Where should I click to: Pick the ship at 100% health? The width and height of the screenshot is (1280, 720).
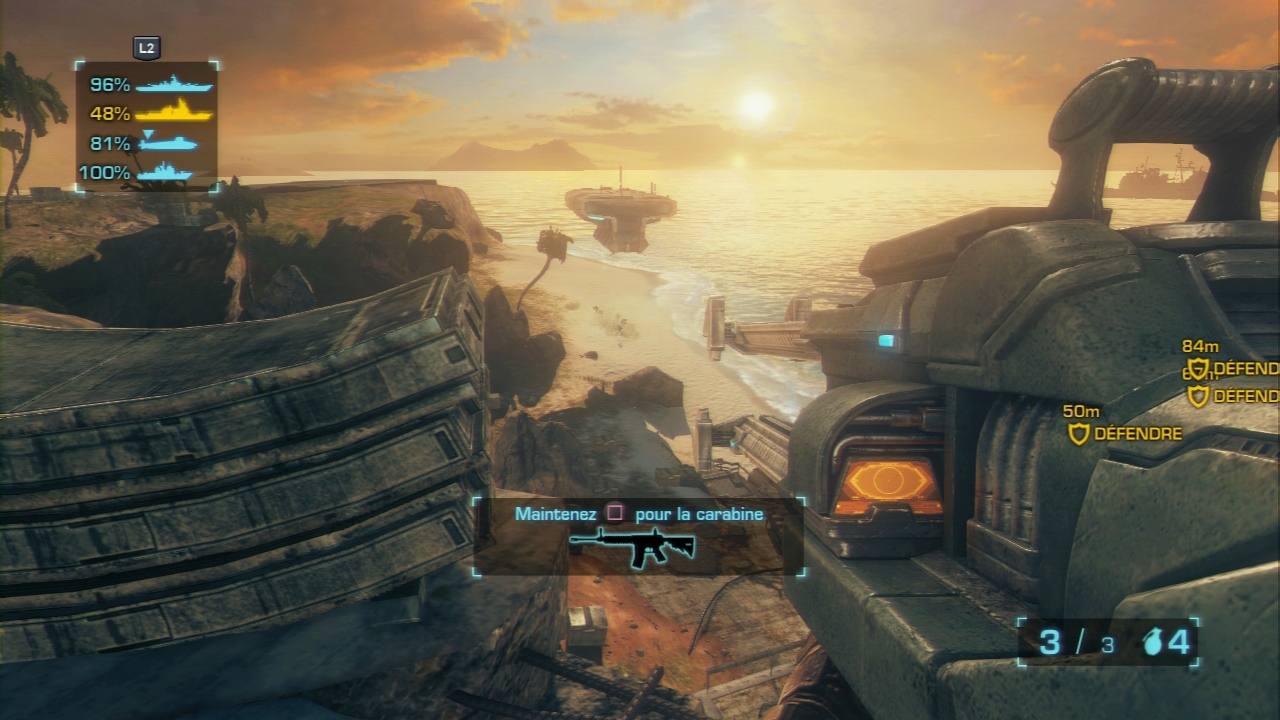[x=164, y=173]
